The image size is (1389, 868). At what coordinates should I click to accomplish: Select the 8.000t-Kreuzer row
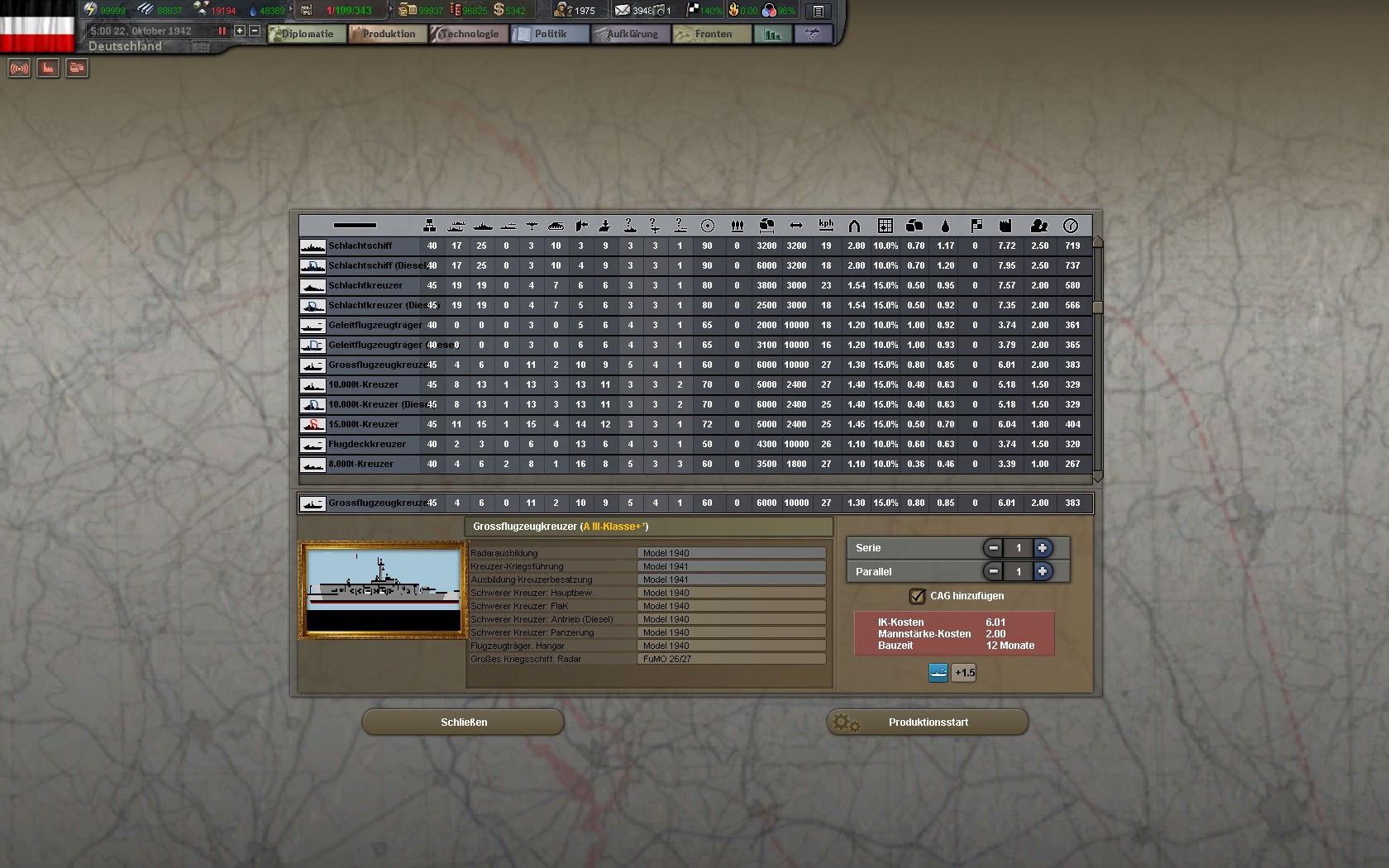(x=360, y=464)
